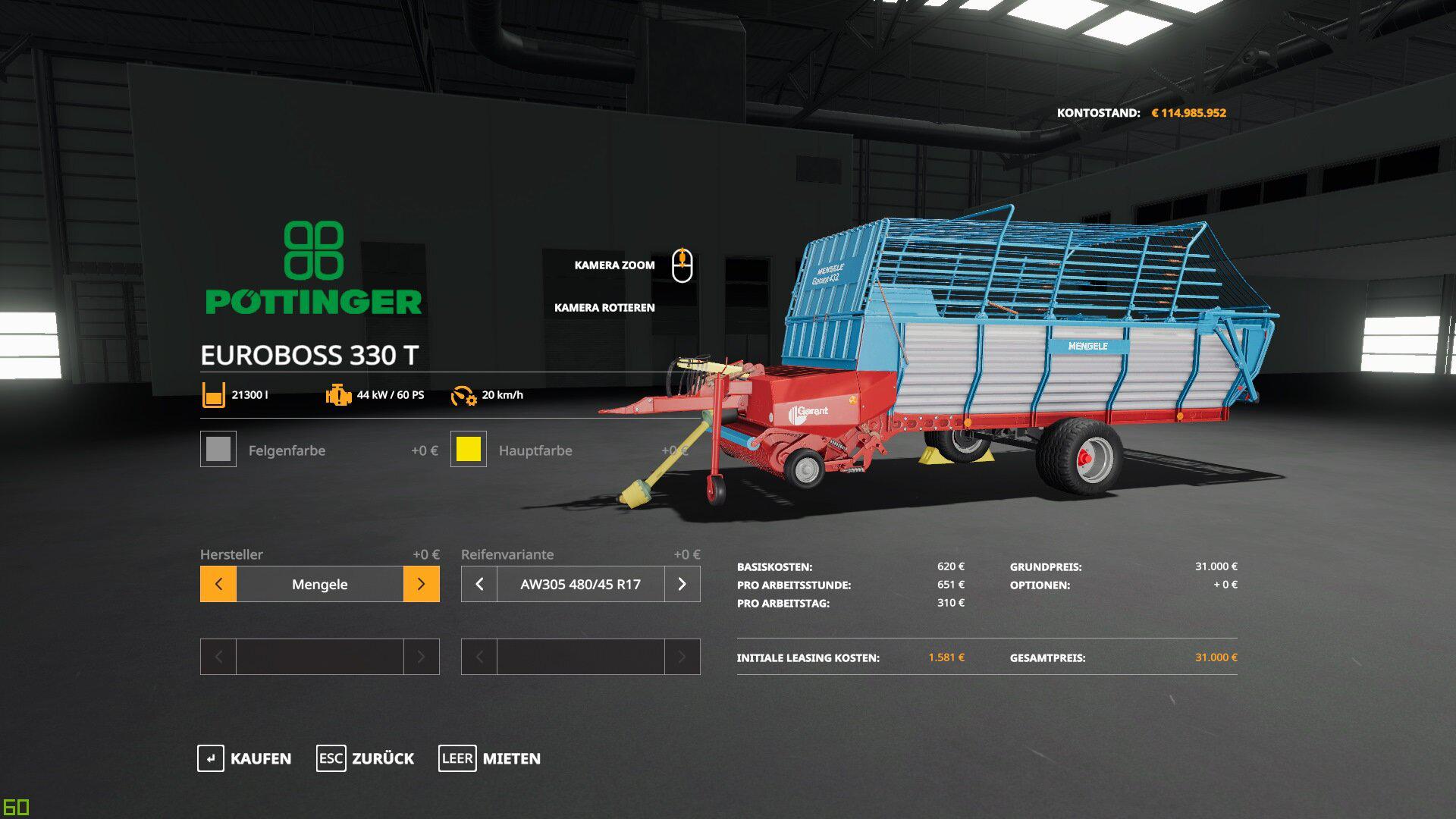This screenshot has height=819, width=1456.
Task: Lease the trailer via Mieten
Action: tap(490, 758)
